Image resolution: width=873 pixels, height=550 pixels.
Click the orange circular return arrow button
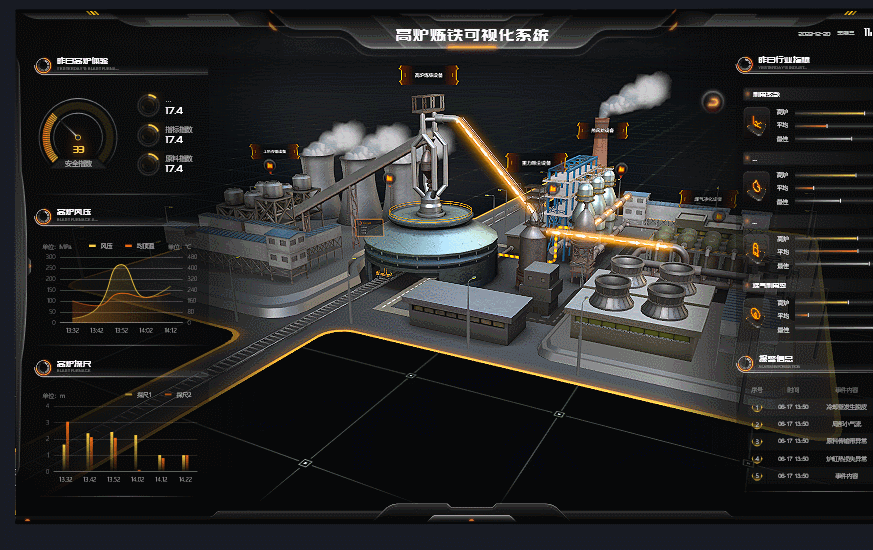click(x=713, y=100)
